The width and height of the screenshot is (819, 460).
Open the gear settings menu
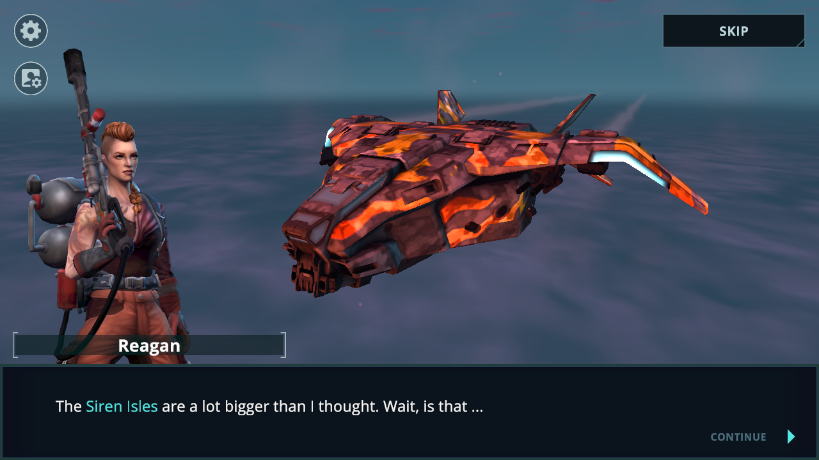[31, 31]
